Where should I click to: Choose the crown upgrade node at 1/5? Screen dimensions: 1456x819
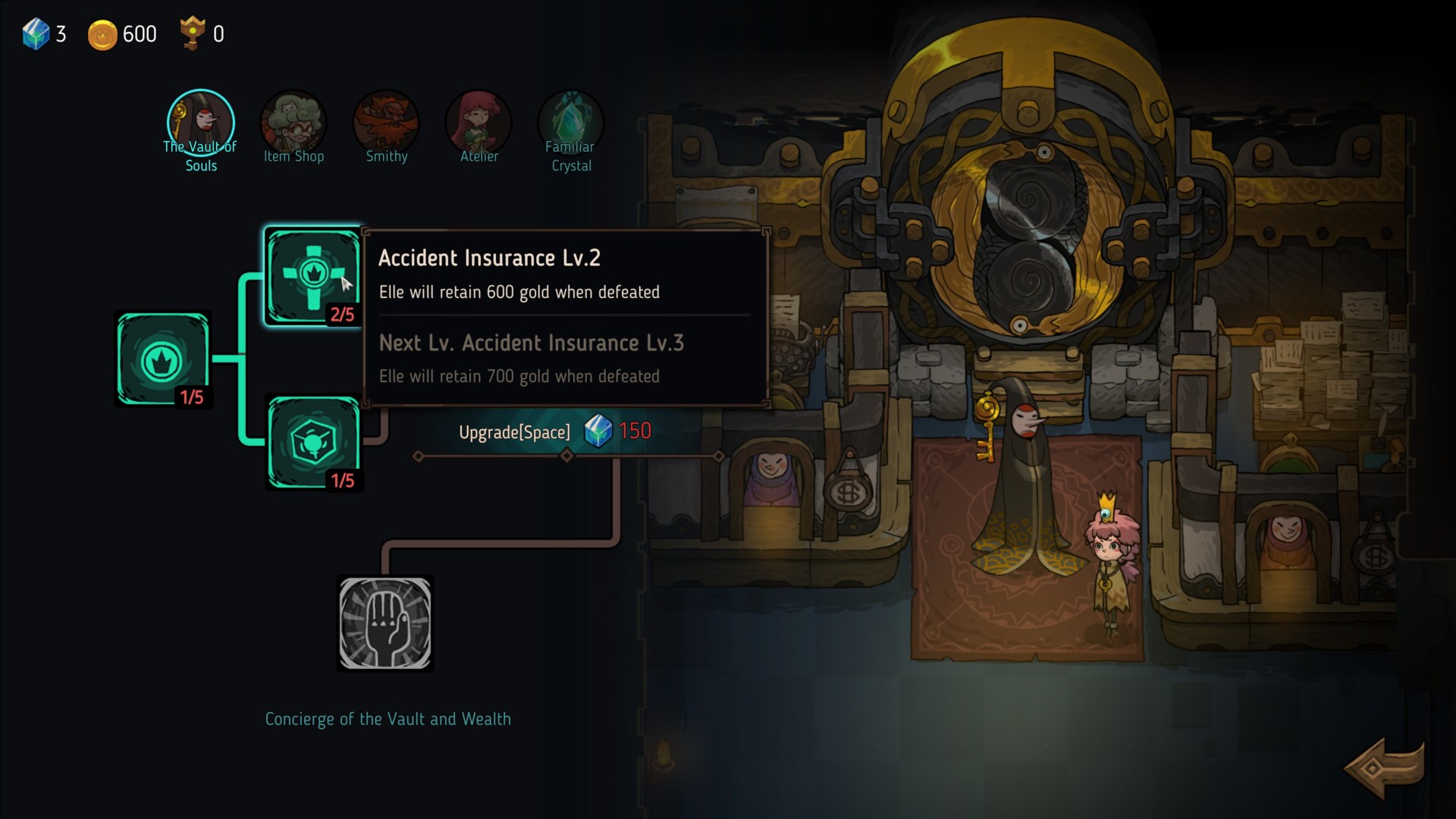[x=163, y=359]
